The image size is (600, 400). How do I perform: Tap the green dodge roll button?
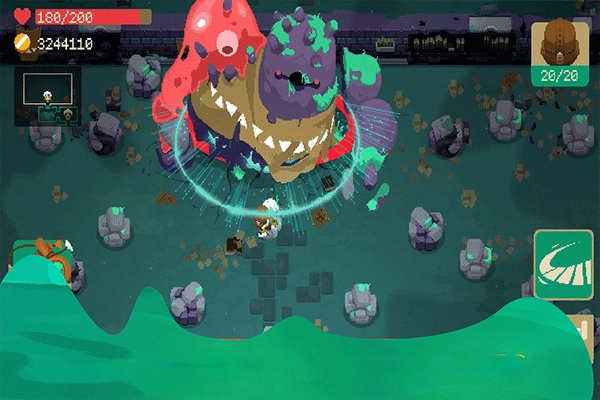pyautogui.click(x=562, y=263)
